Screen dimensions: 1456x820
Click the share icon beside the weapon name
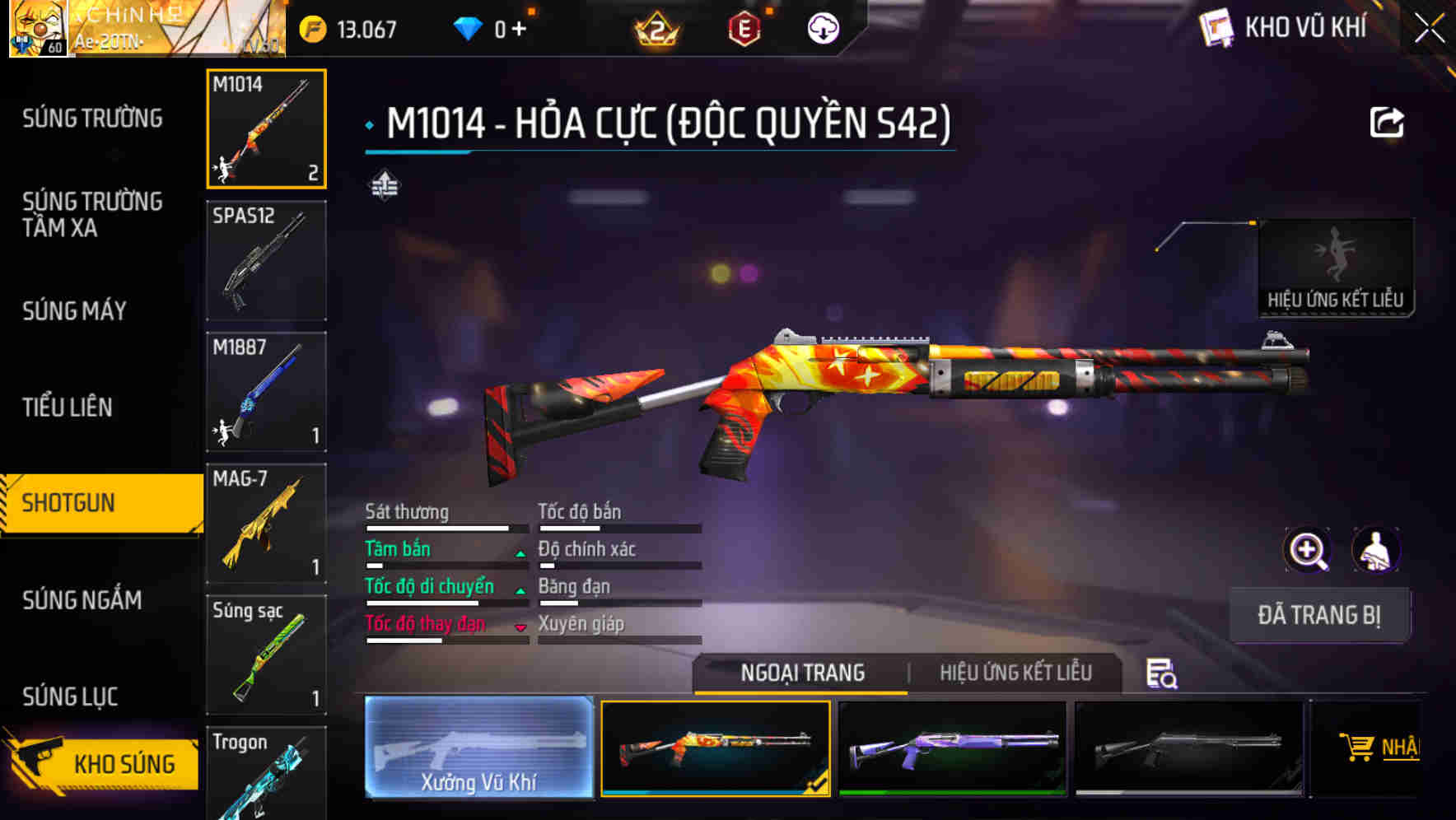point(1388,122)
